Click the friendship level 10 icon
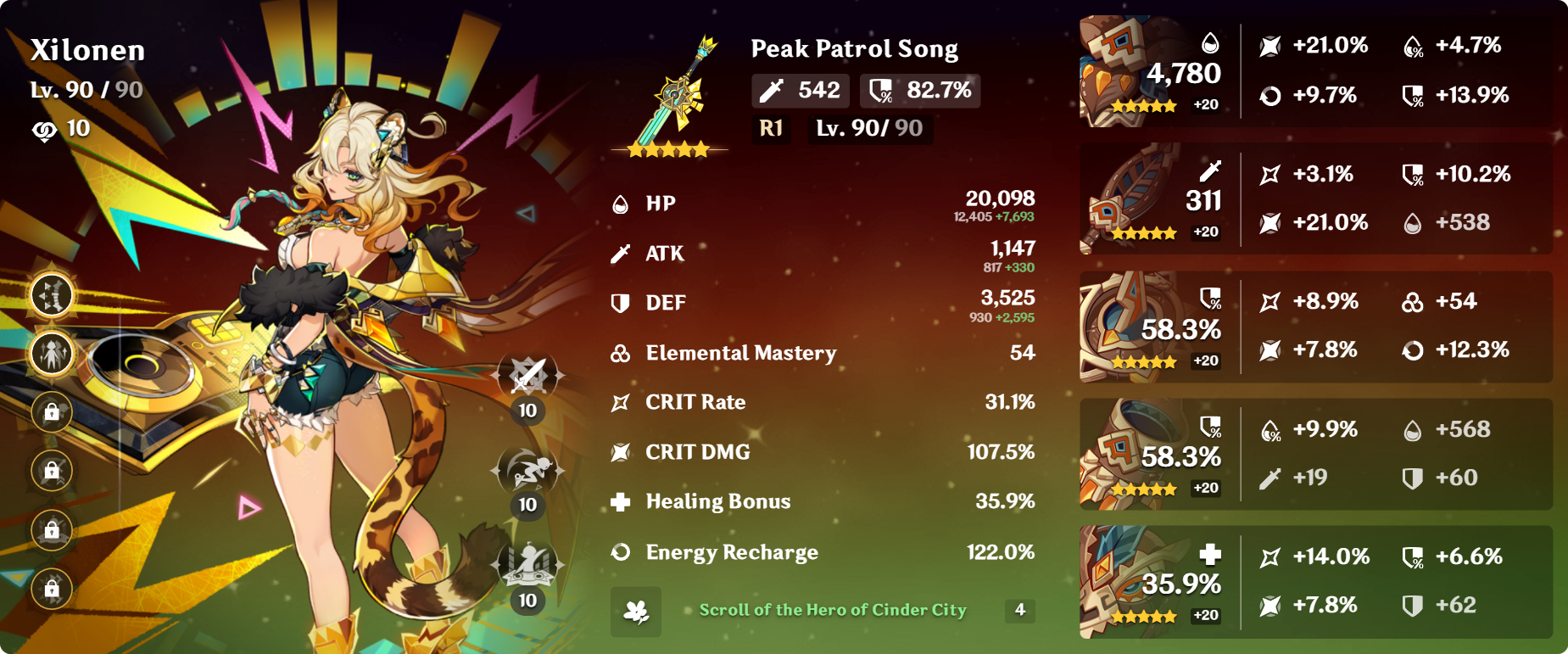Screen dimensions: 1568x654 [44, 130]
